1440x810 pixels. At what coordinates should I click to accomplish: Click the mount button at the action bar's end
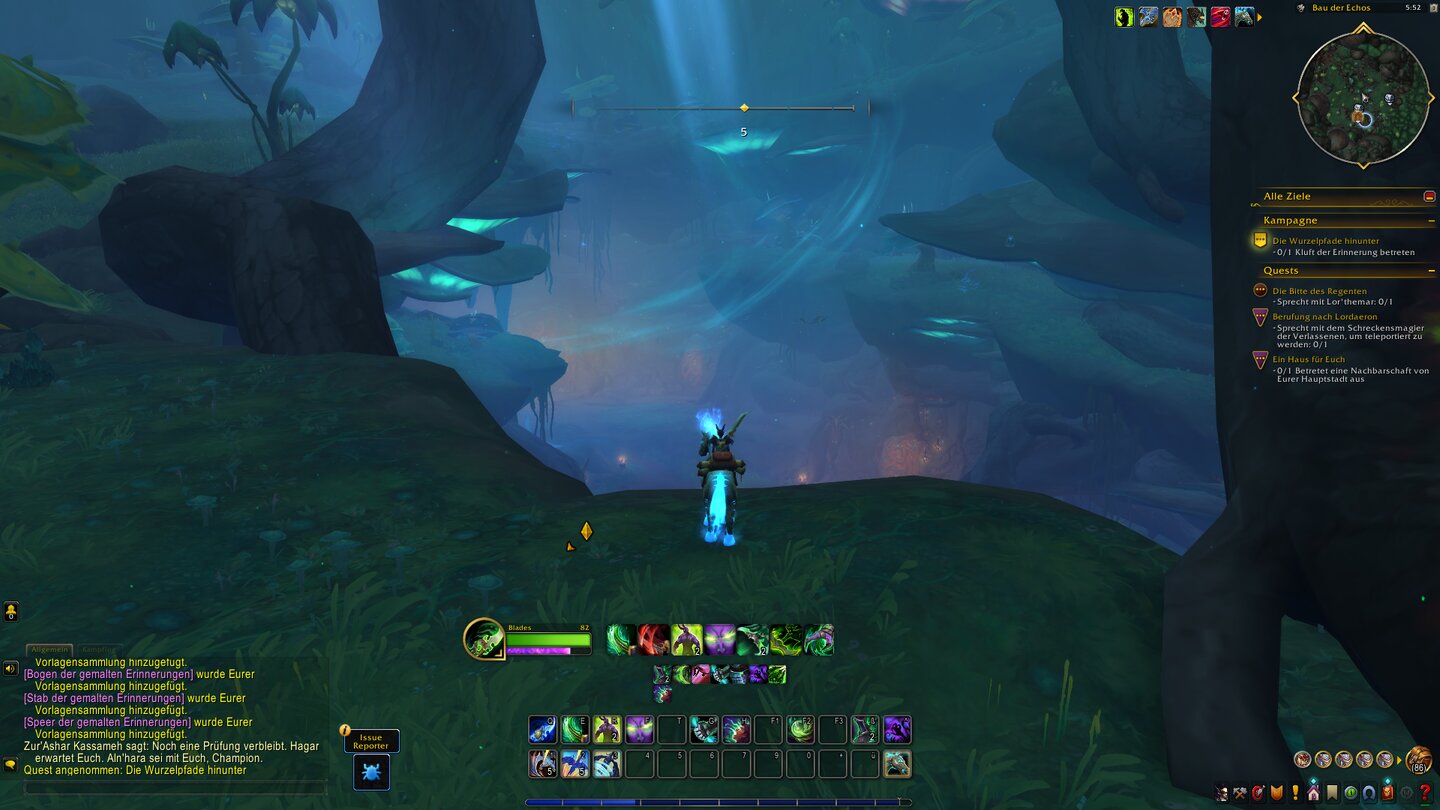click(x=898, y=763)
